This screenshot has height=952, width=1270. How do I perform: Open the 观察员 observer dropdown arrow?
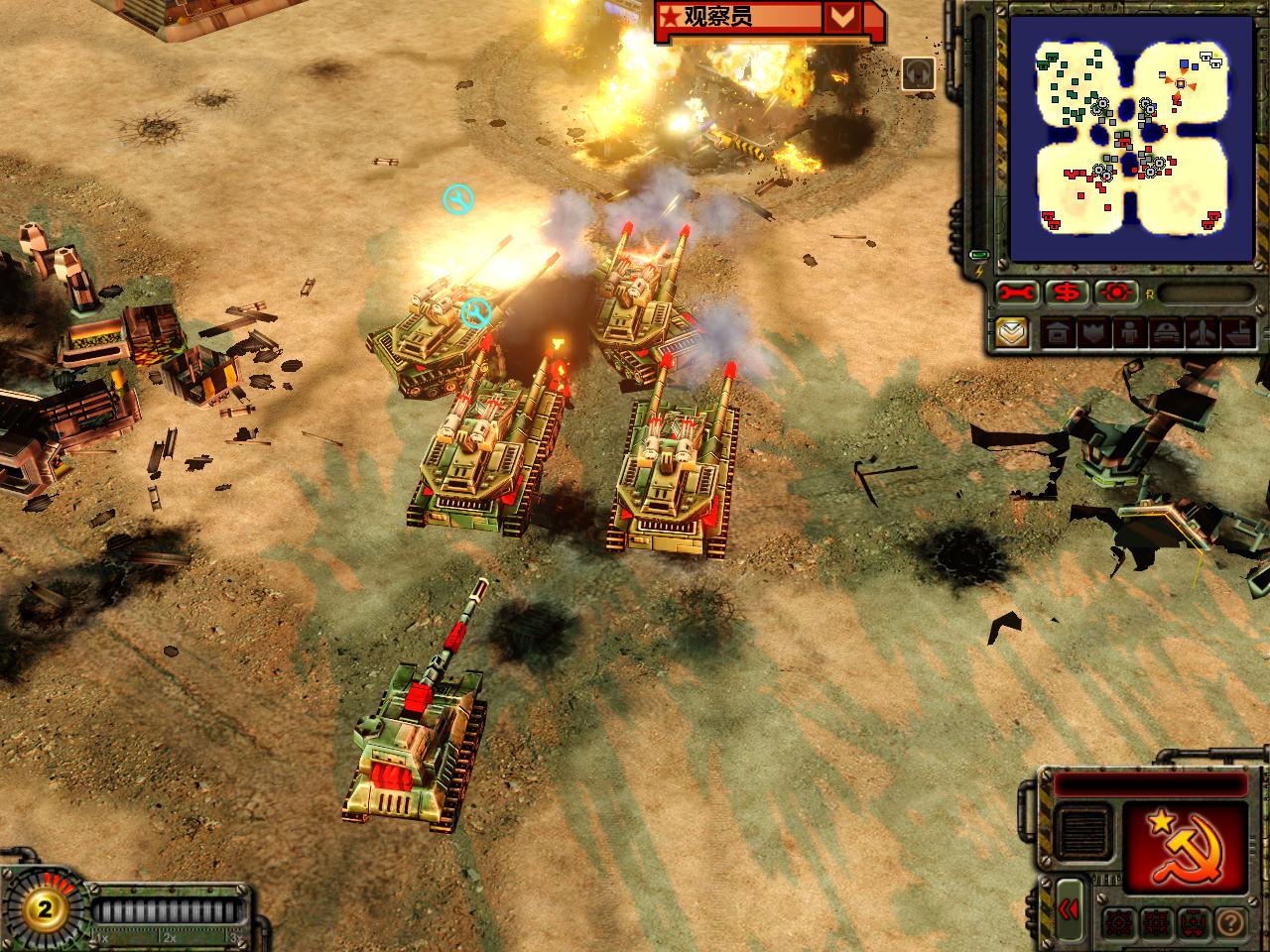(x=842, y=17)
